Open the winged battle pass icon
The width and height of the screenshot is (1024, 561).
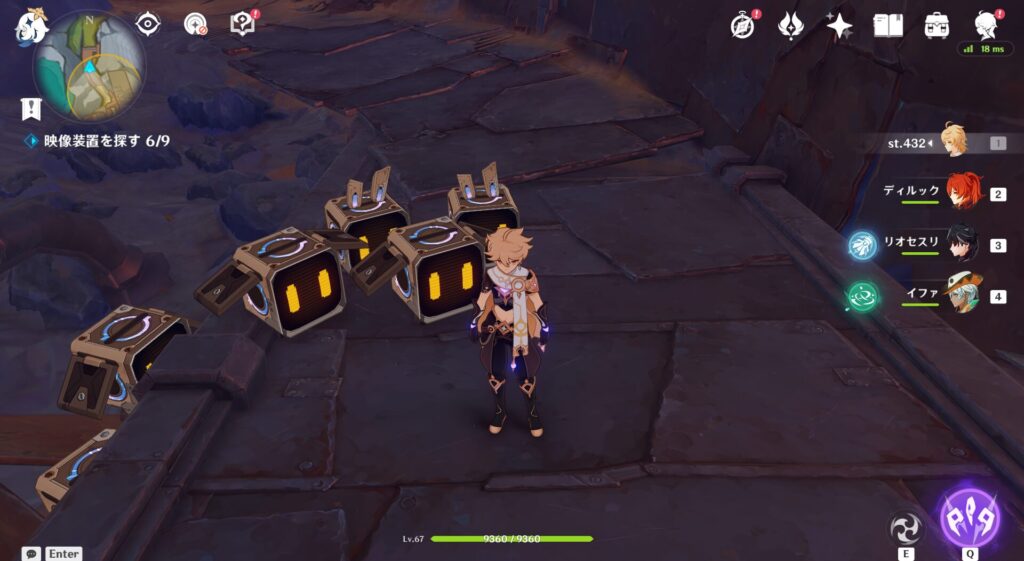tap(791, 25)
